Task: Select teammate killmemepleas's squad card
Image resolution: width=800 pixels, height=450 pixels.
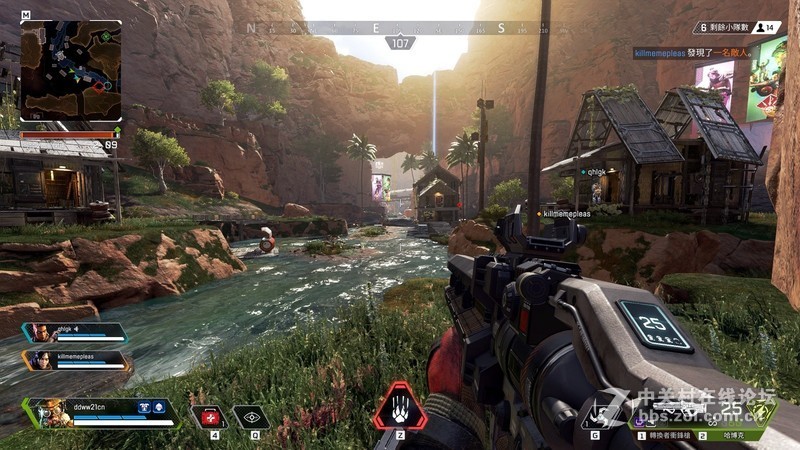Action: tap(77, 360)
